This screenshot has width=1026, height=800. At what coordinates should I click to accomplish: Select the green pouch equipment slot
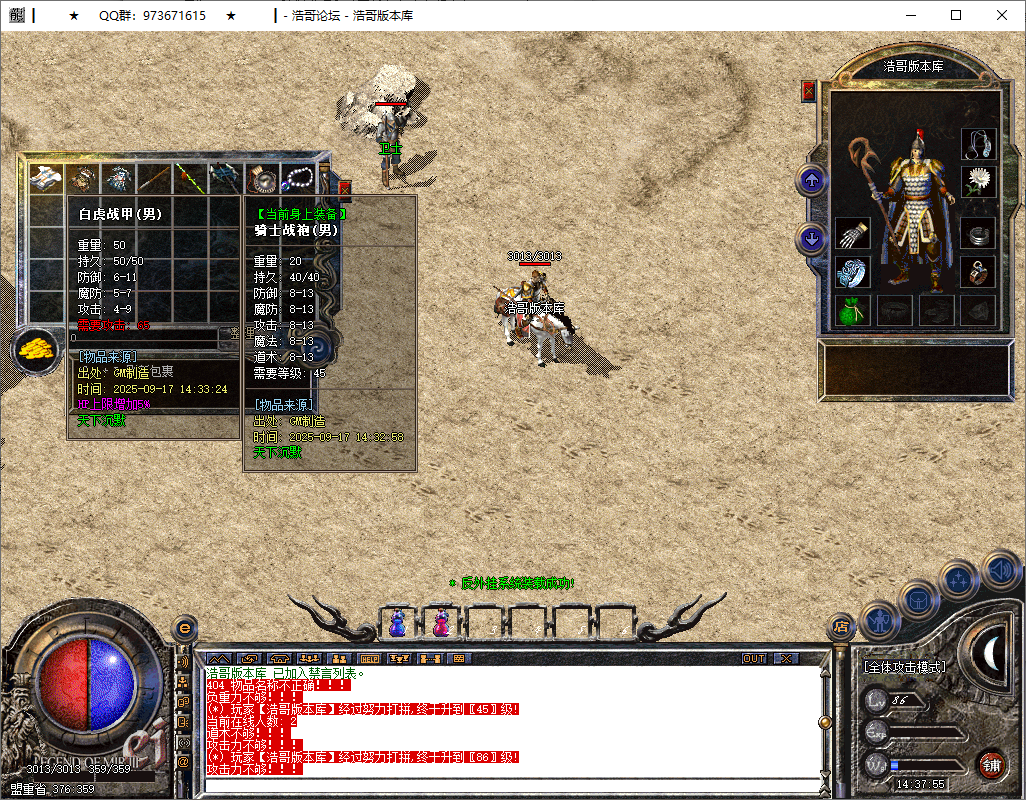click(852, 309)
